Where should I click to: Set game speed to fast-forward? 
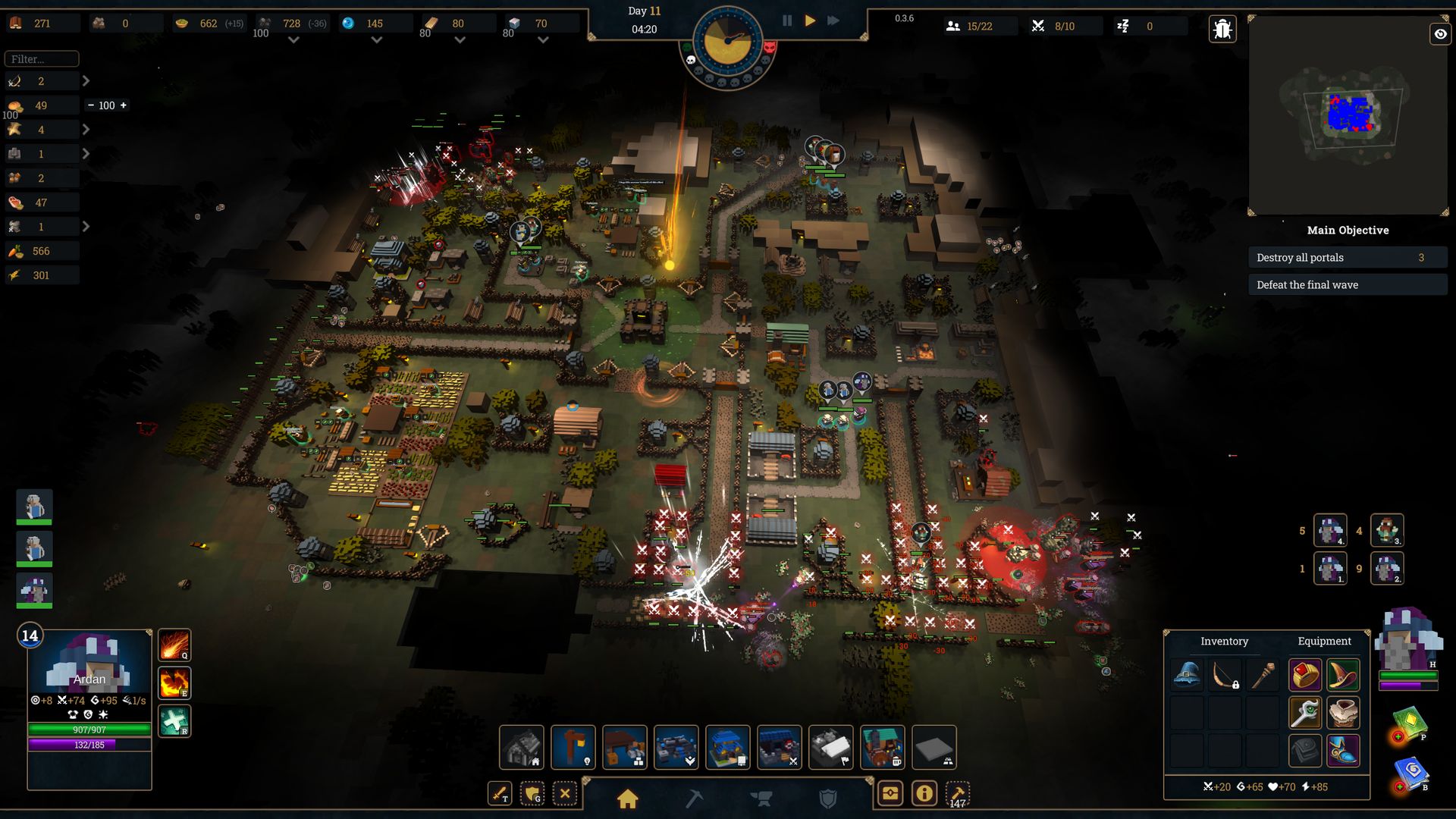pyautogui.click(x=833, y=21)
